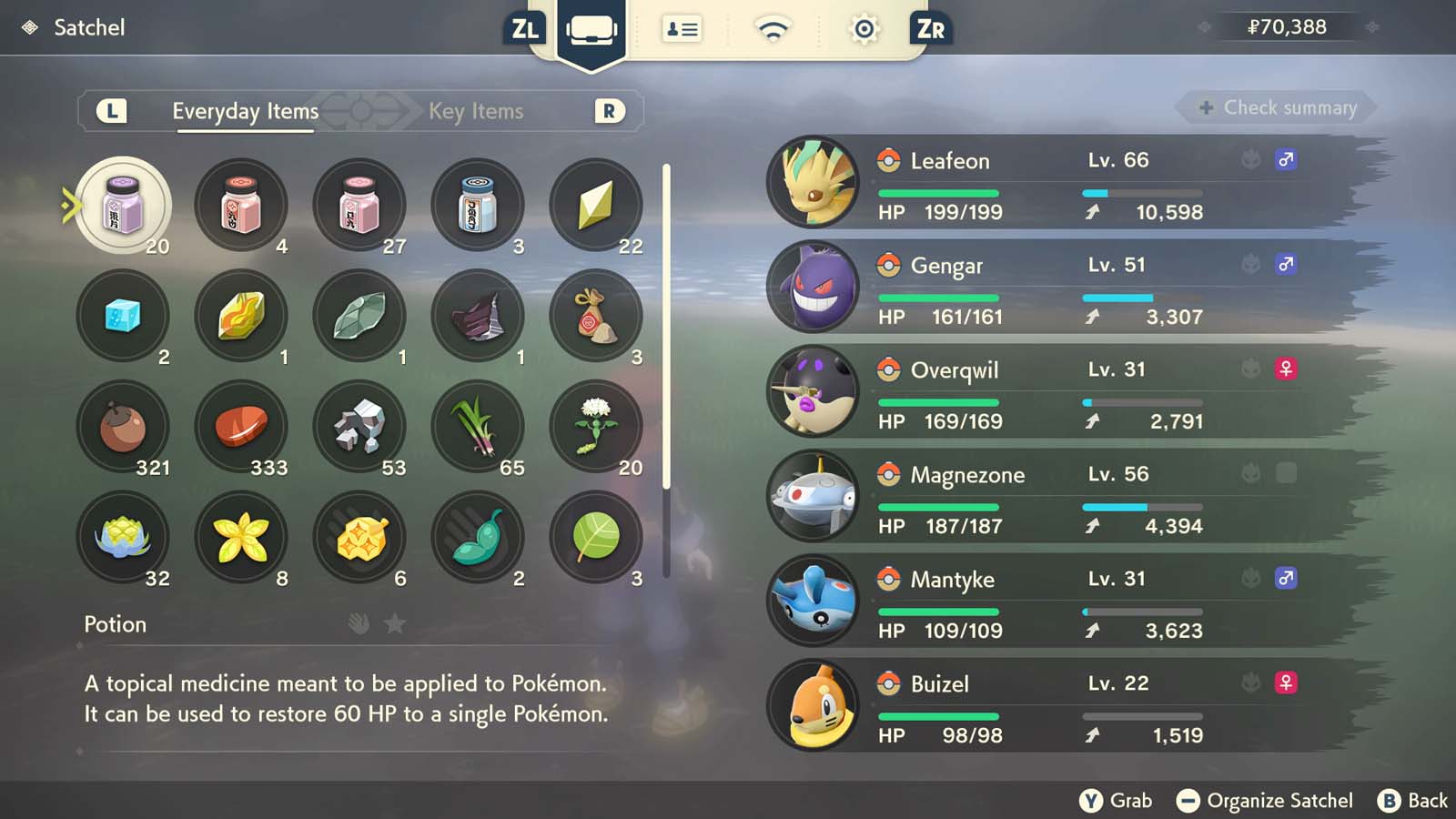
Task: Switch to the Key Items tab
Action: [x=476, y=111]
